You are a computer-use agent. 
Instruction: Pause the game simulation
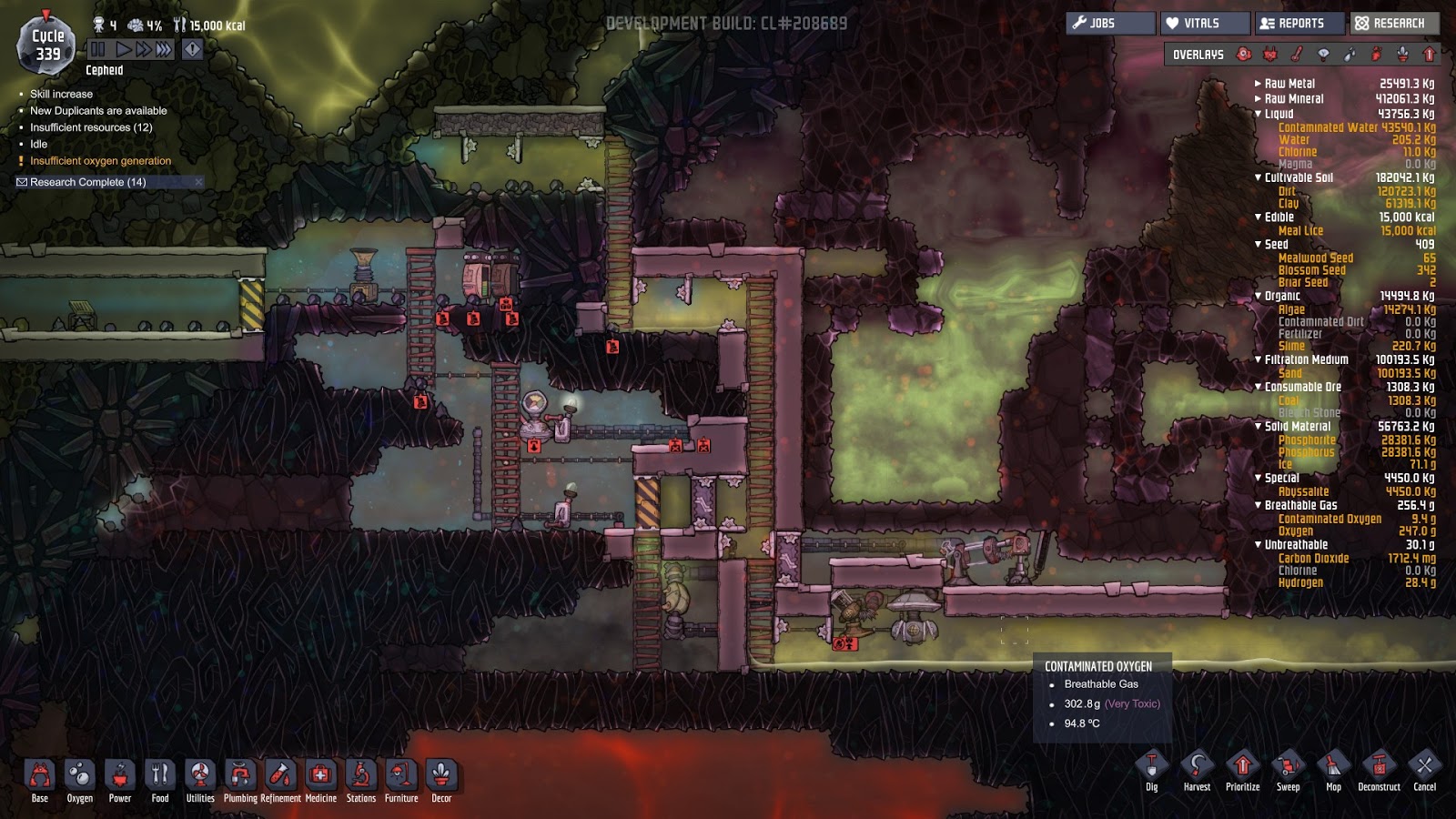(98, 49)
